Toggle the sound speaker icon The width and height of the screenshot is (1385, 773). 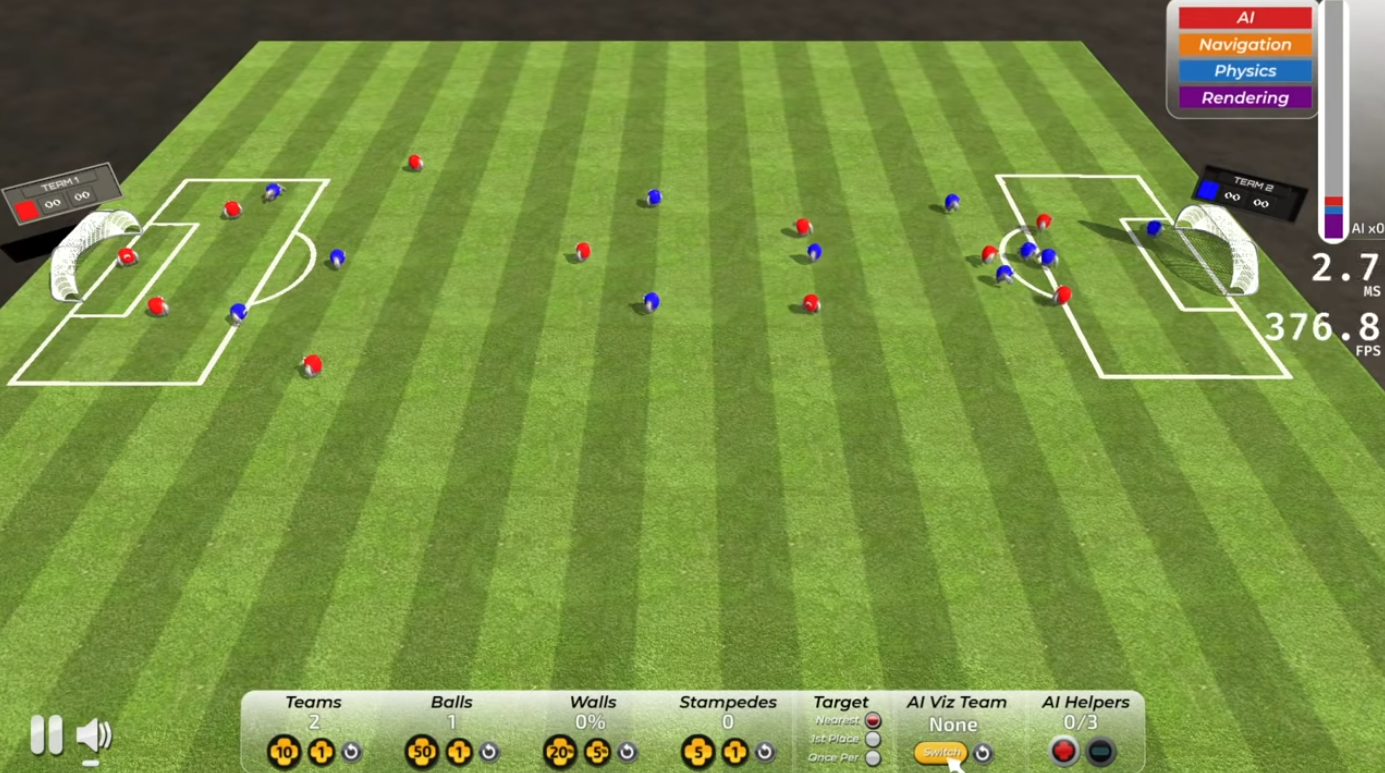[x=93, y=736]
